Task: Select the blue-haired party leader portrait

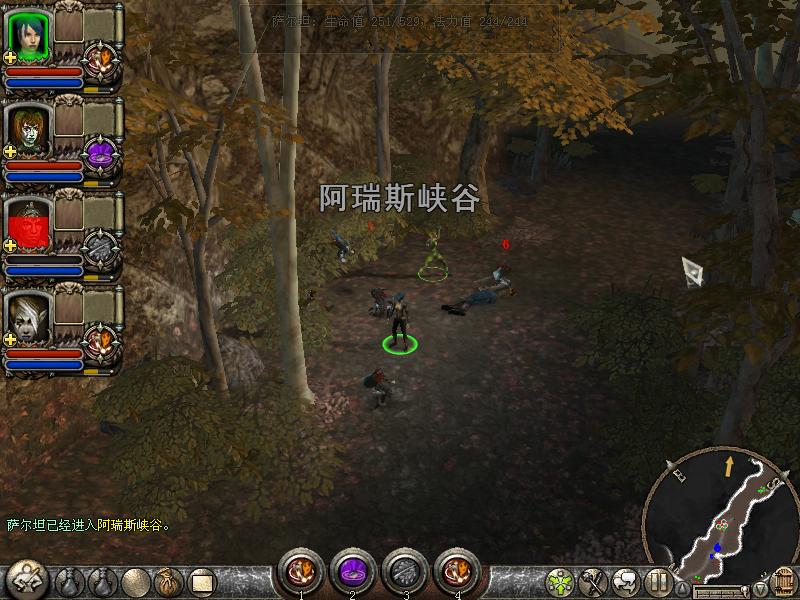Action: 27,33
